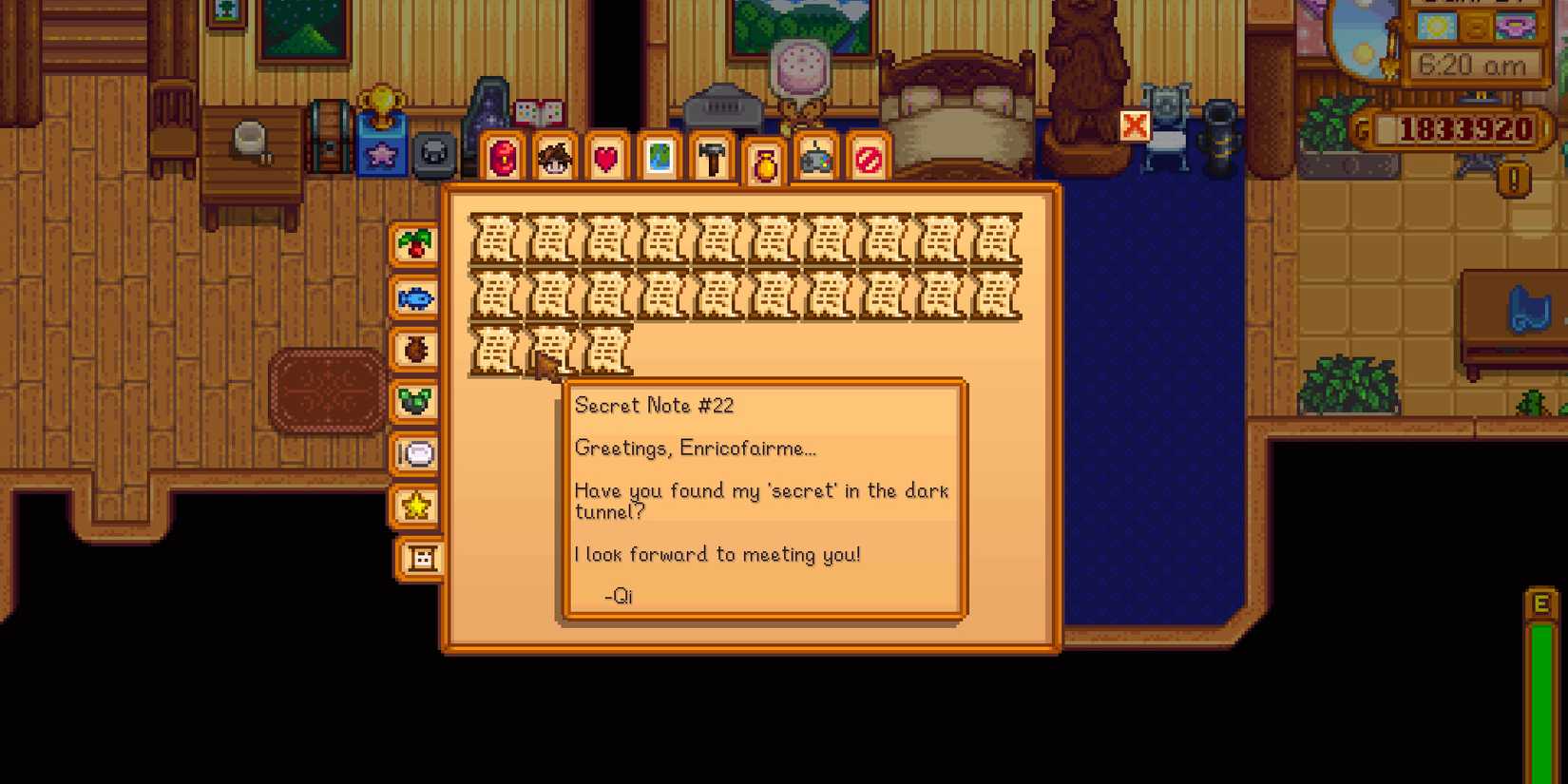The height and width of the screenshot is (784, 1568).
Task: Click the green energy bar
Action: coord(1540,703)
